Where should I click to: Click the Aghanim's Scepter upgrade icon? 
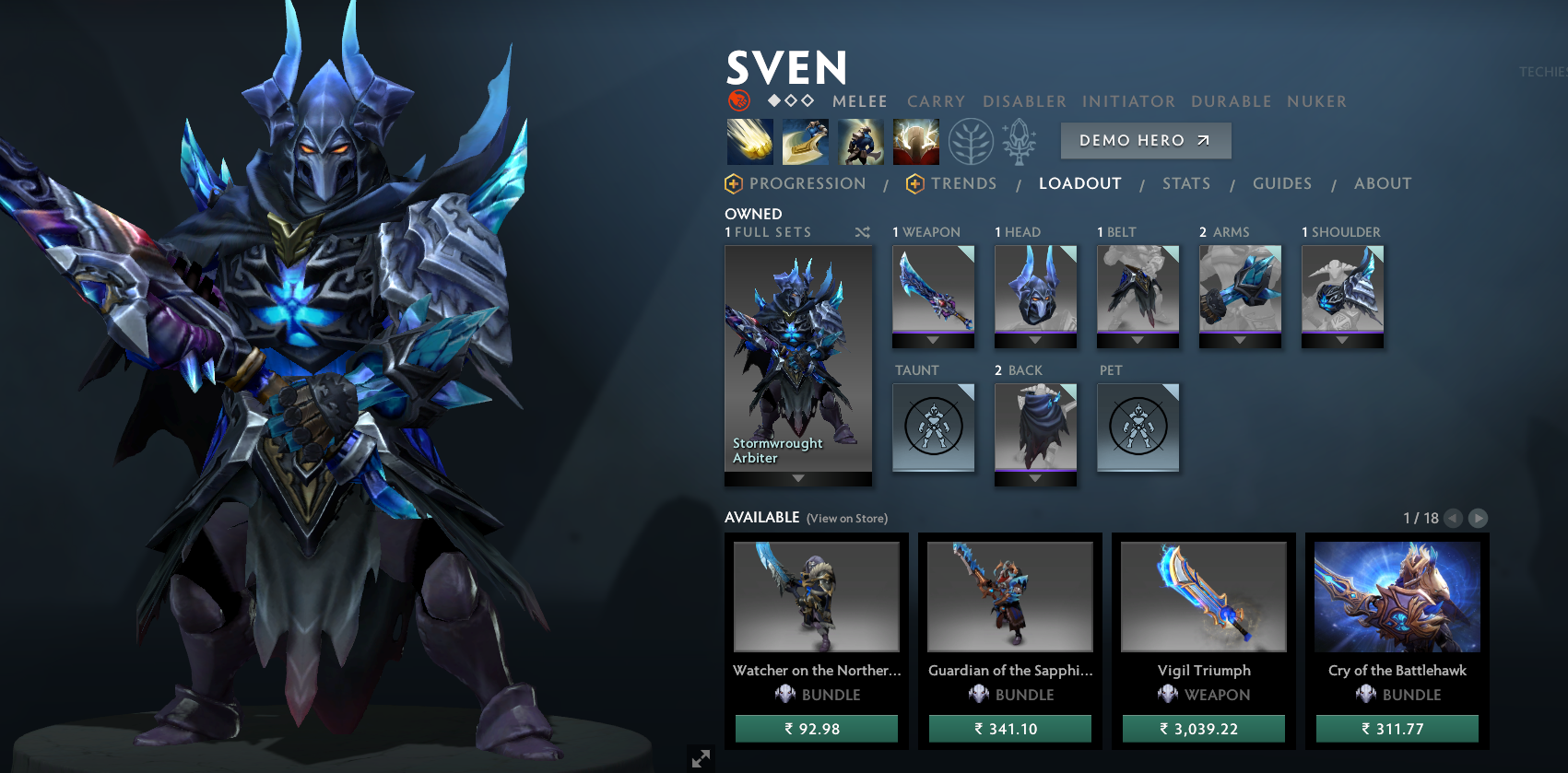(x=1019, y=141)
